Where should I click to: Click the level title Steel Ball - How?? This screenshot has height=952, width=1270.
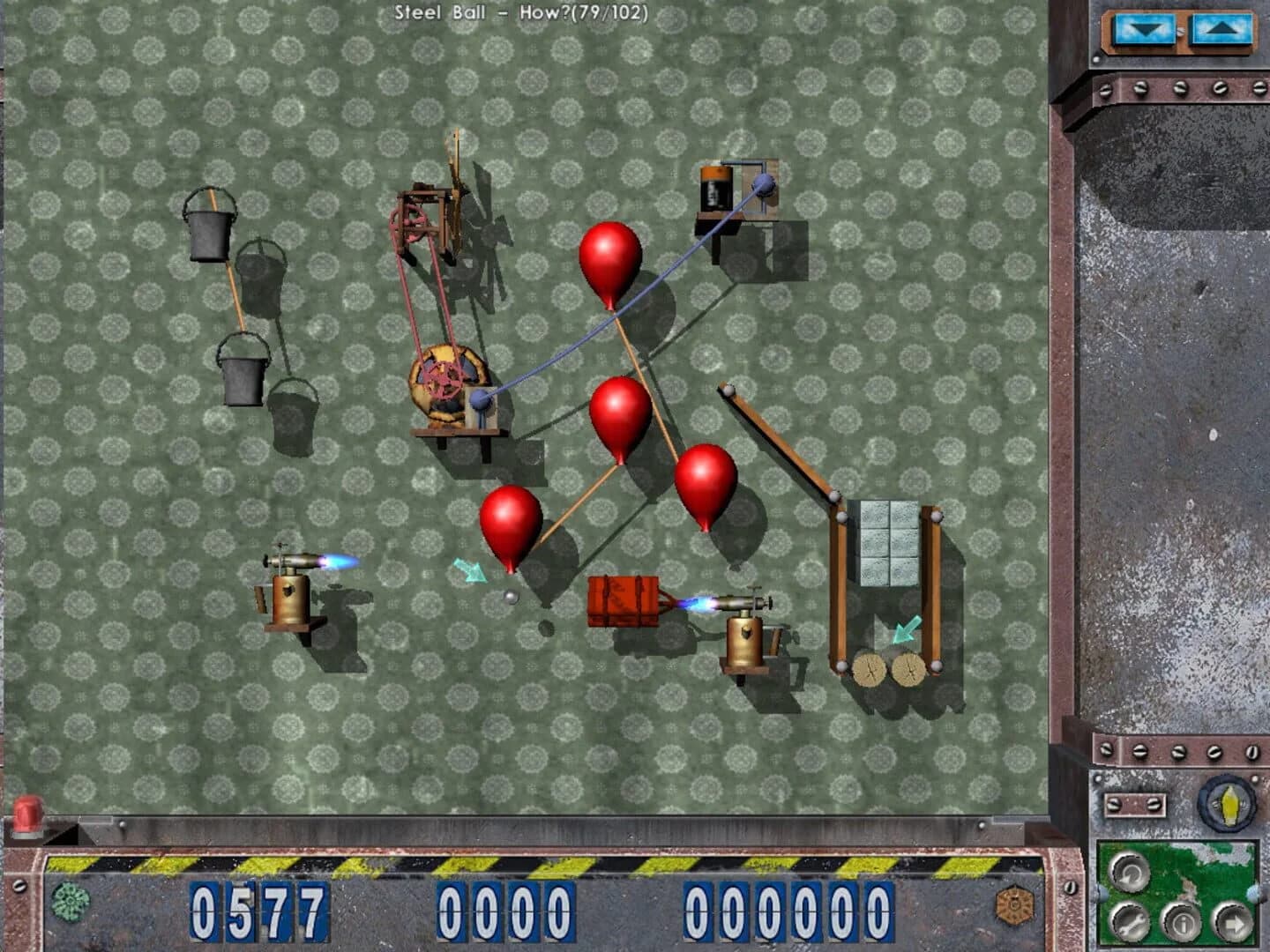click(522, 11)
